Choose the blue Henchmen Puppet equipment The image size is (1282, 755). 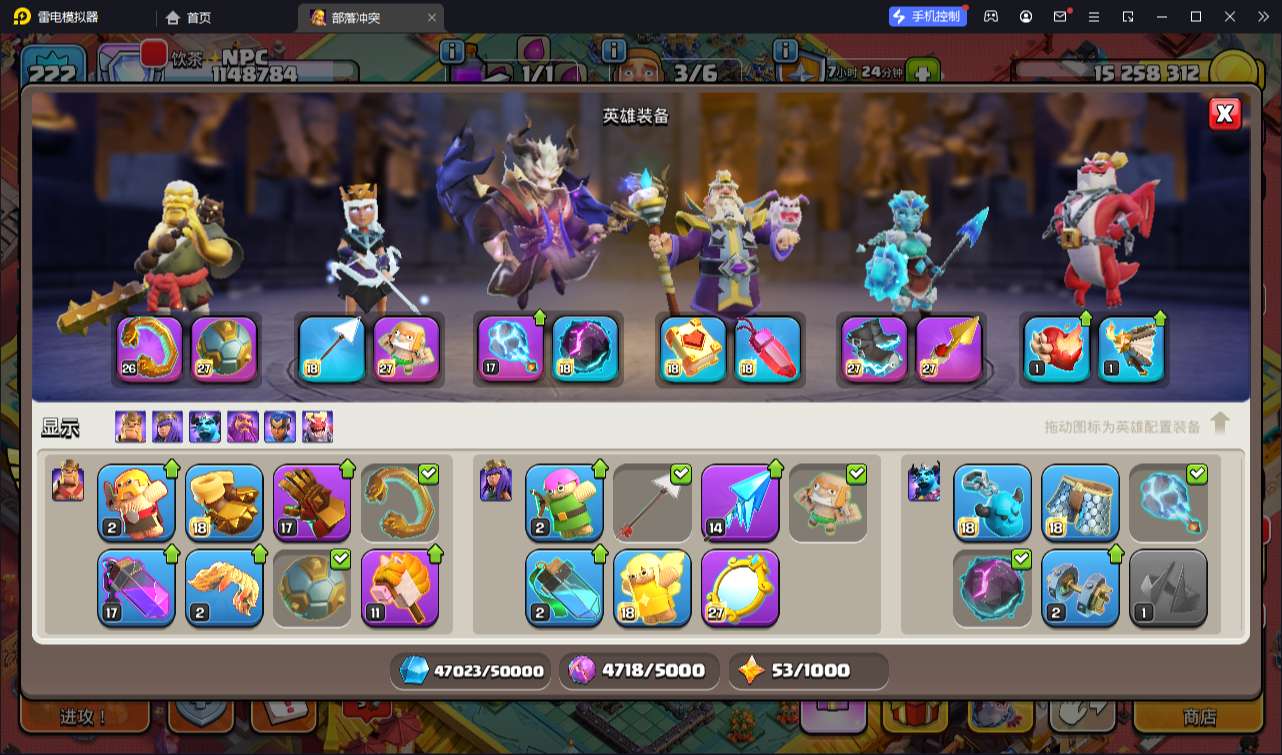pos(992,502)
